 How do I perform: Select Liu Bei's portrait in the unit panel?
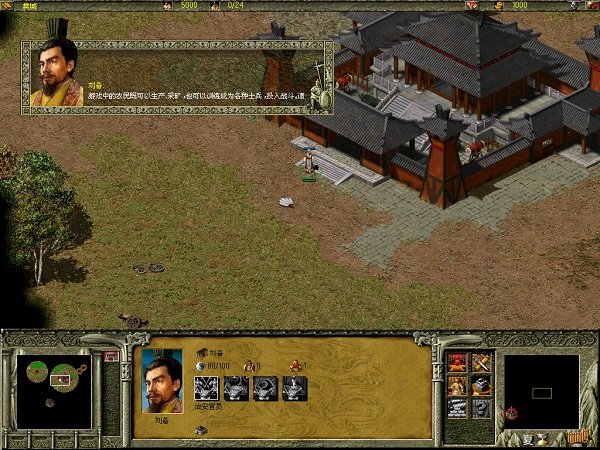[x=162, y=379]
